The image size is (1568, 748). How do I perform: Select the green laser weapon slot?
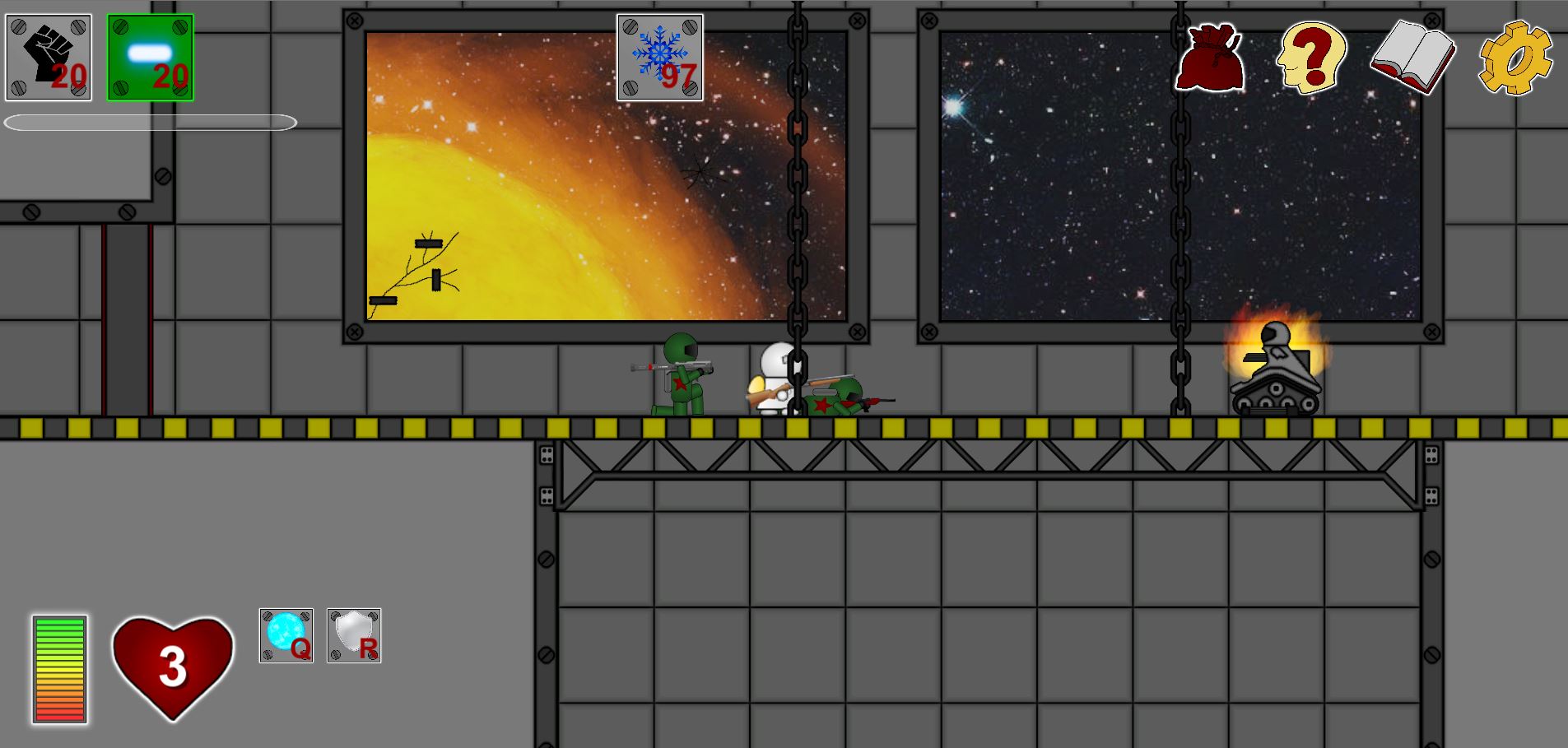click(x=151, y=58)
